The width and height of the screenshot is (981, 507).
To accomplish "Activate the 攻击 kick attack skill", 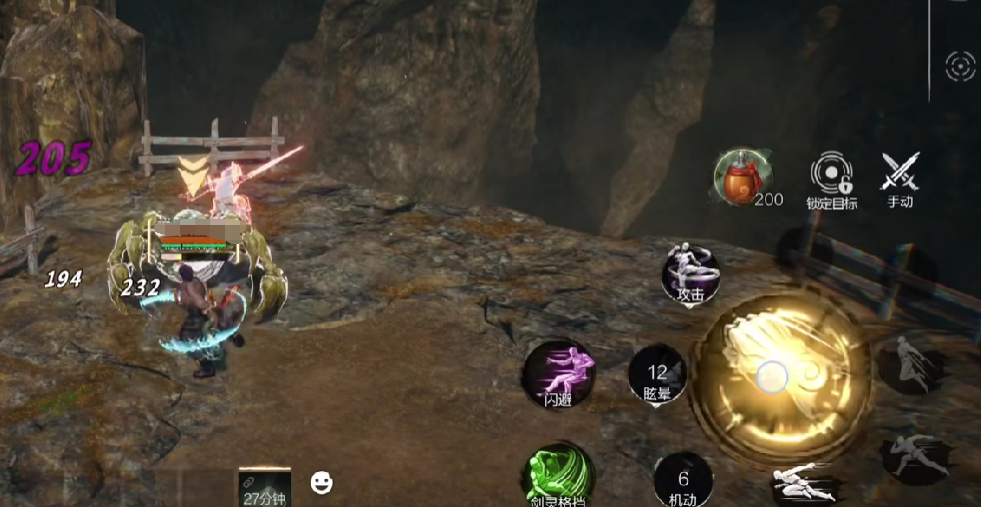I will 691,273.
